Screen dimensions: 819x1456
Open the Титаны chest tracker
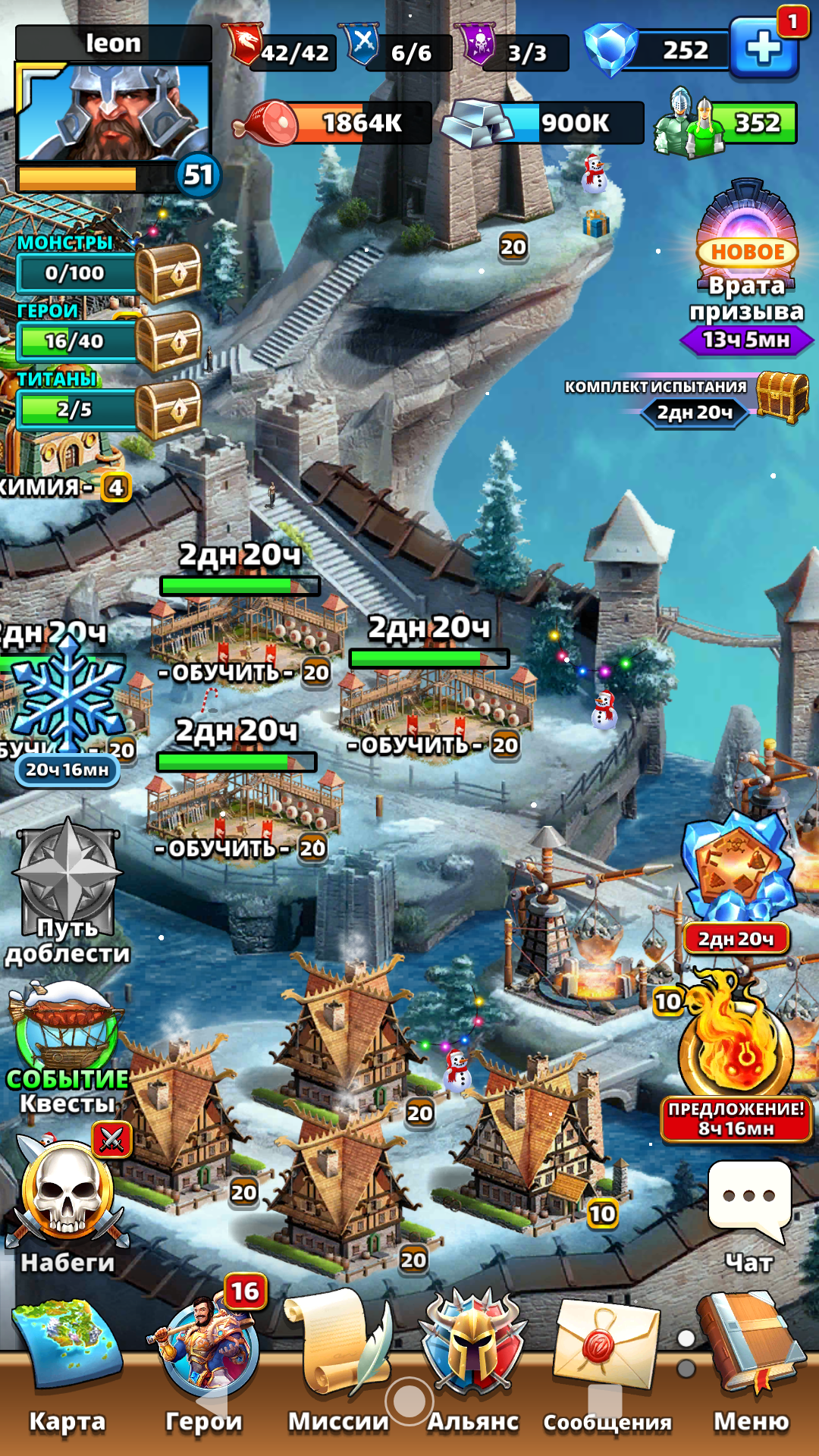click(168, 409)
